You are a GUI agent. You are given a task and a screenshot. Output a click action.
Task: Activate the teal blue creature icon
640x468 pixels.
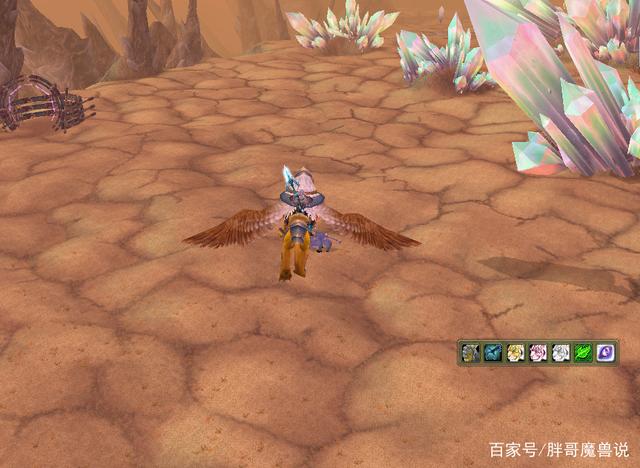coord(493,352)
